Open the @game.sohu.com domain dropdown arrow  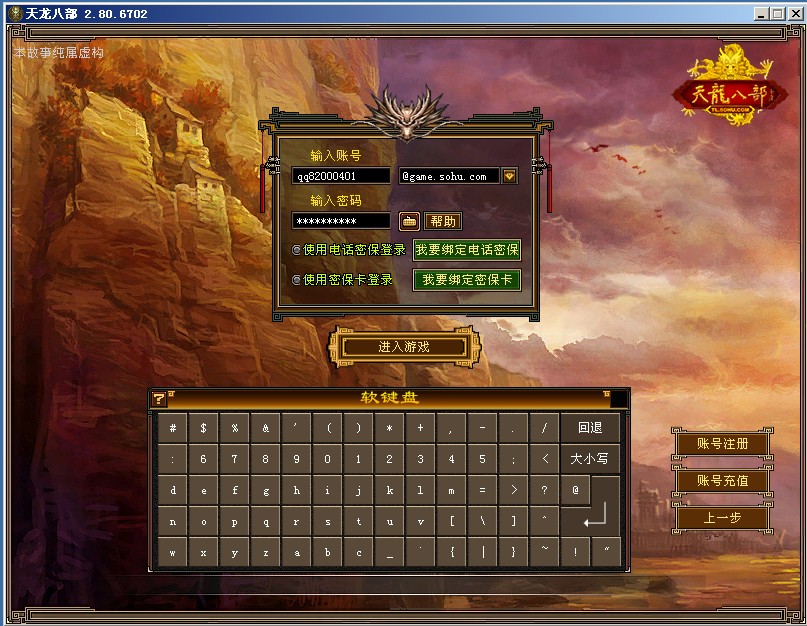click(x=509, y=176)
